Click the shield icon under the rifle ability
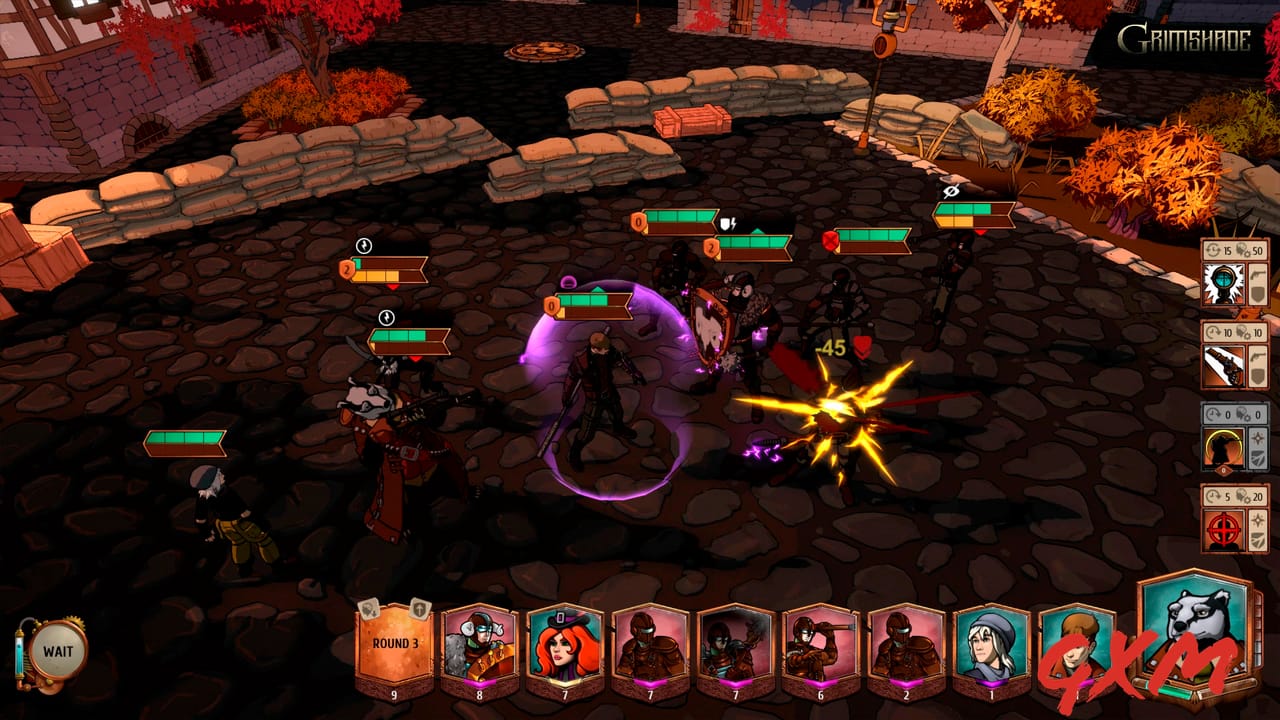1280x720 pixels. click(x=1257, y=377)
